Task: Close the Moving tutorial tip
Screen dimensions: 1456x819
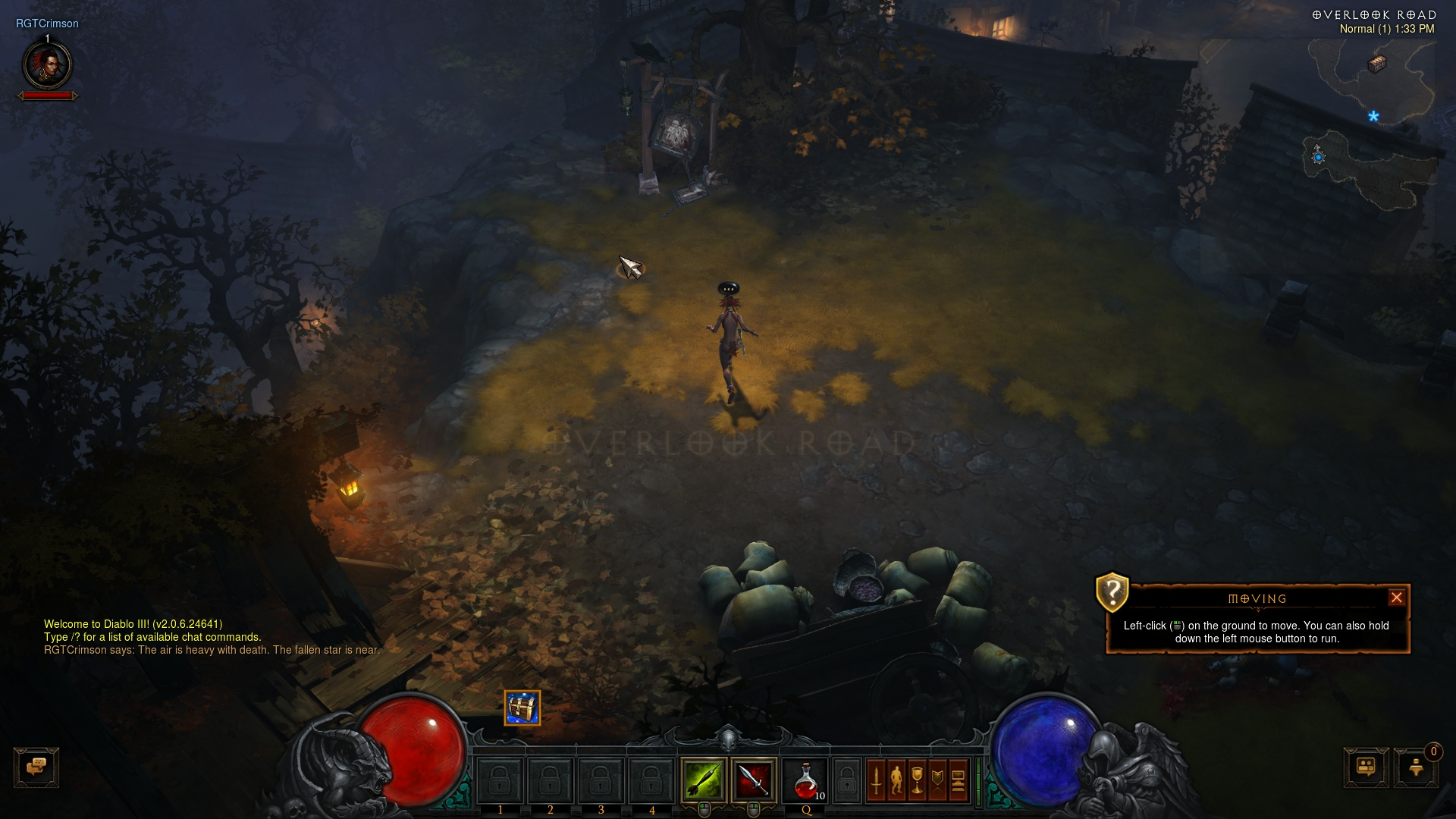Action: pyautogui.click(x=1396, y=598)
